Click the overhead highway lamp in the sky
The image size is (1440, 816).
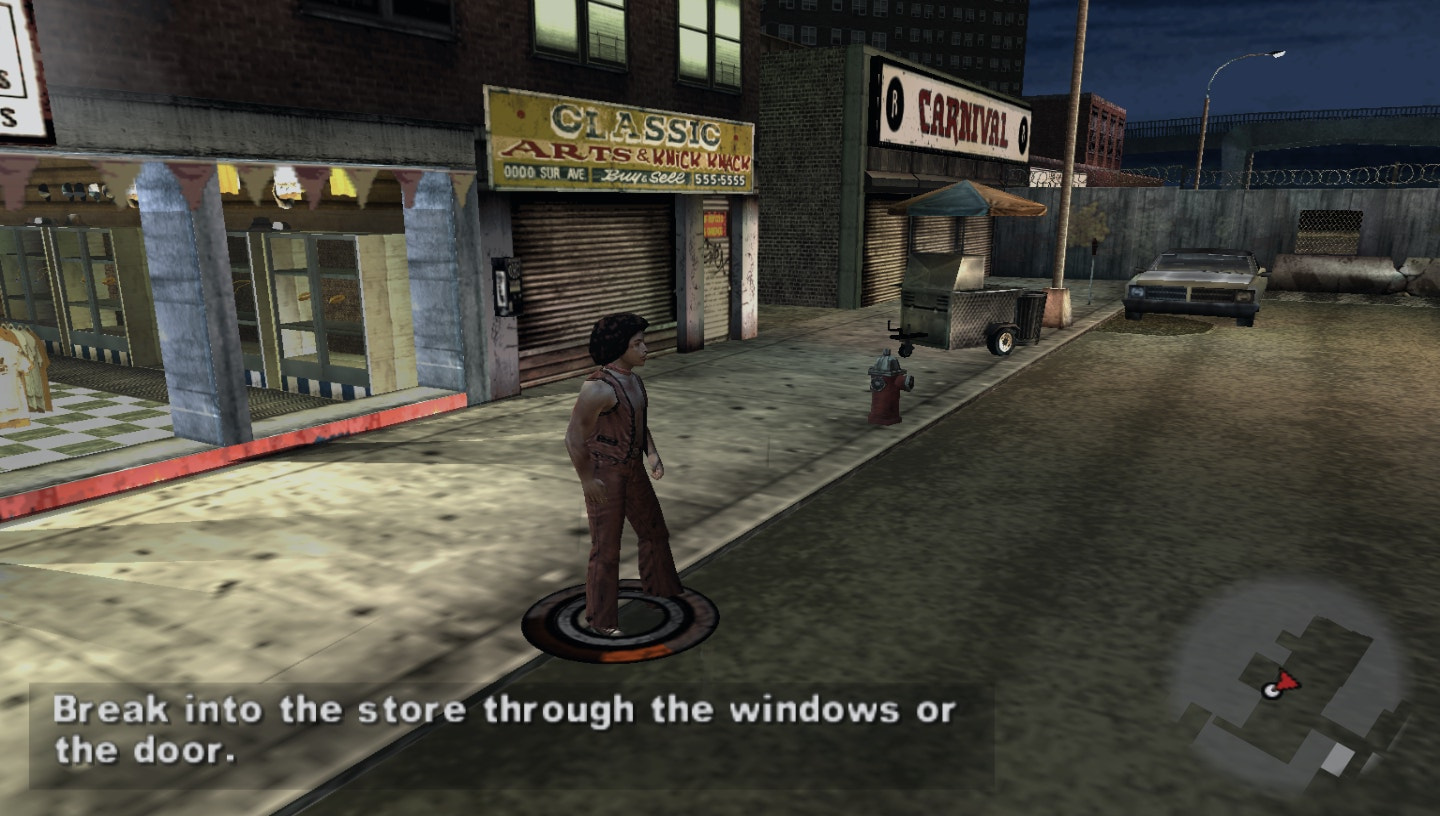tap(1276, 54)
